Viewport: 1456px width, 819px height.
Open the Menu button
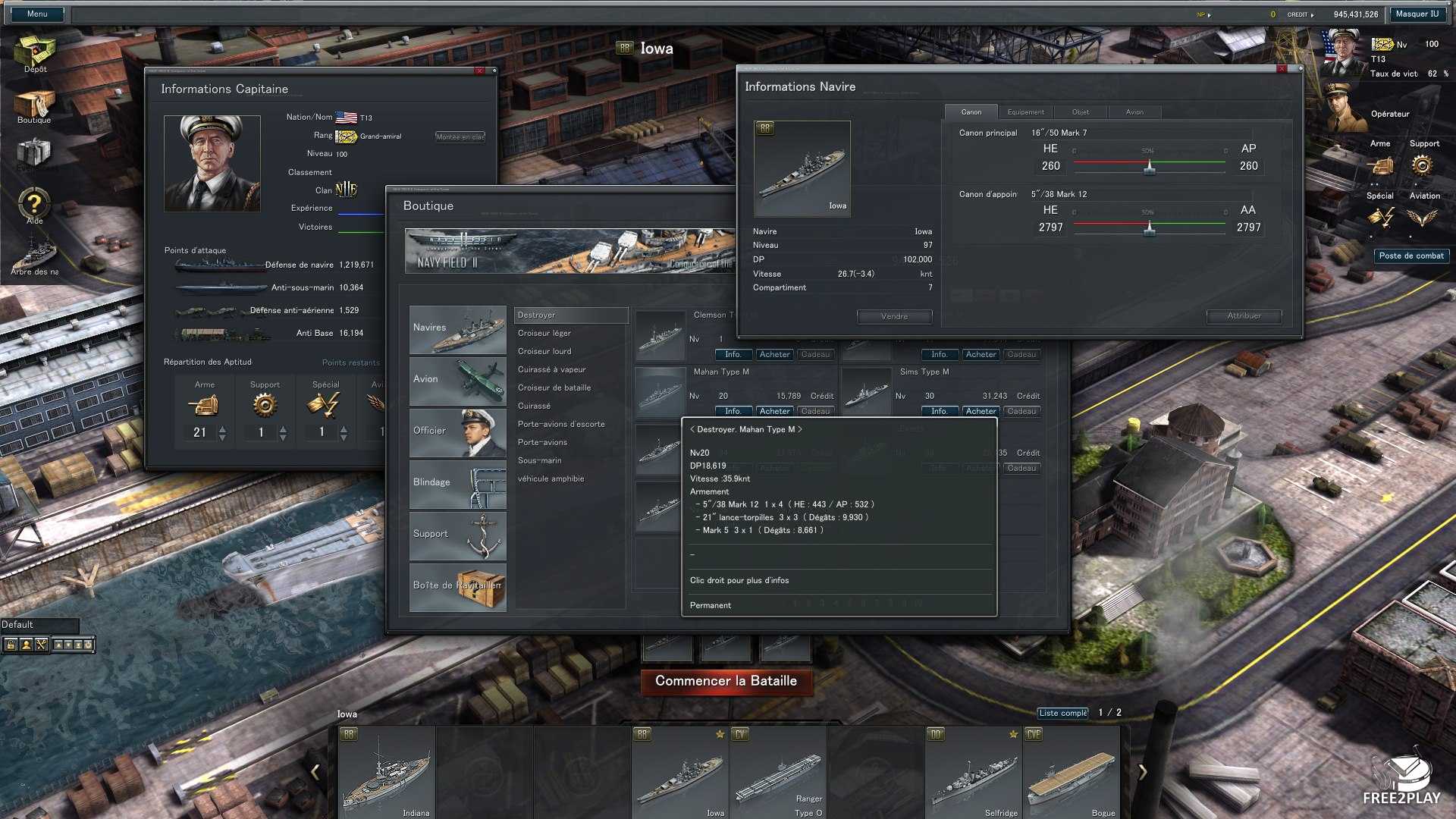[x=36, y=14]
